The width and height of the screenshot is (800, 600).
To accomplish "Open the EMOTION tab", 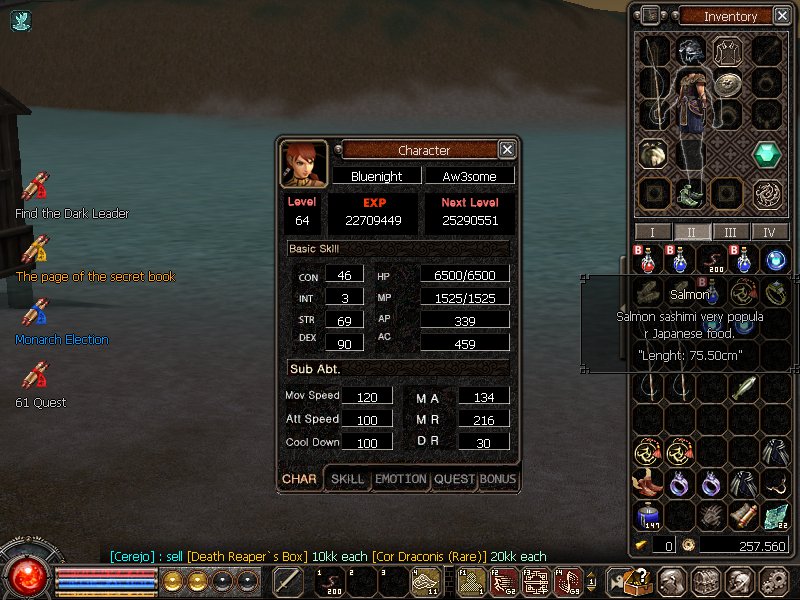I will click(x=400, y=479).
